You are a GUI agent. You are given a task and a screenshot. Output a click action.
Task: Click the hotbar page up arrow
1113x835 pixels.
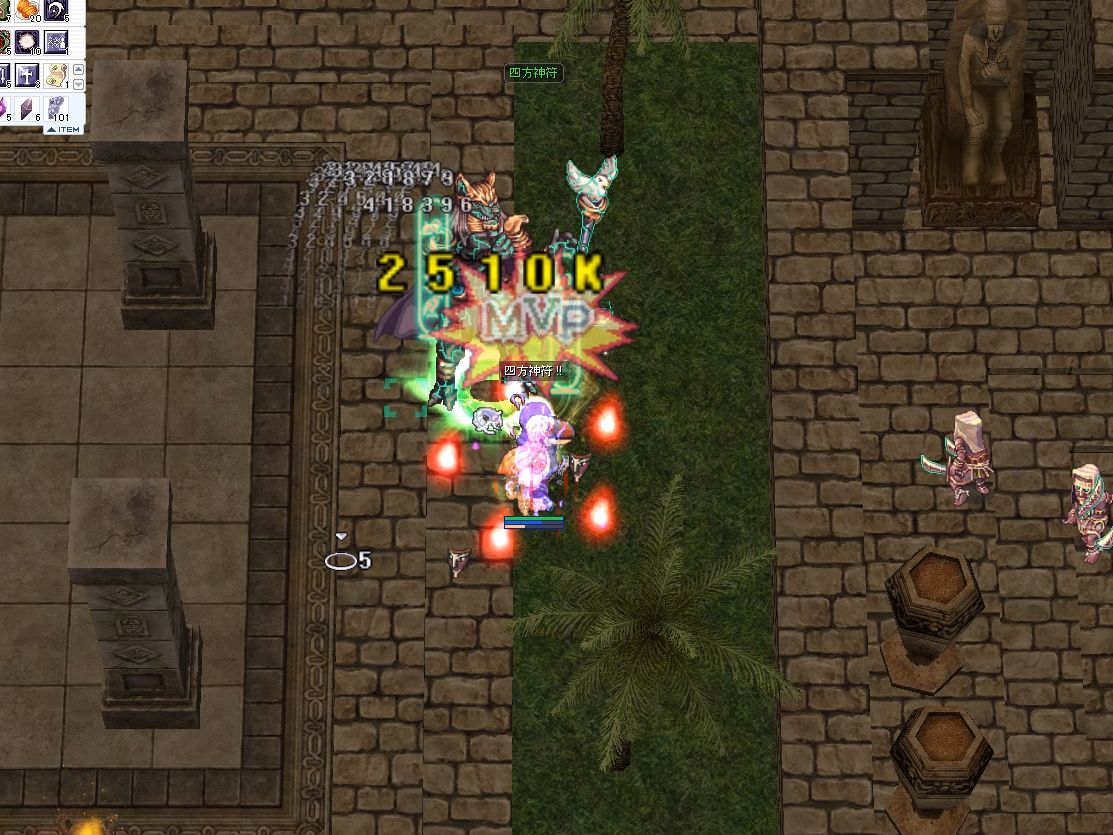[76, 68]
